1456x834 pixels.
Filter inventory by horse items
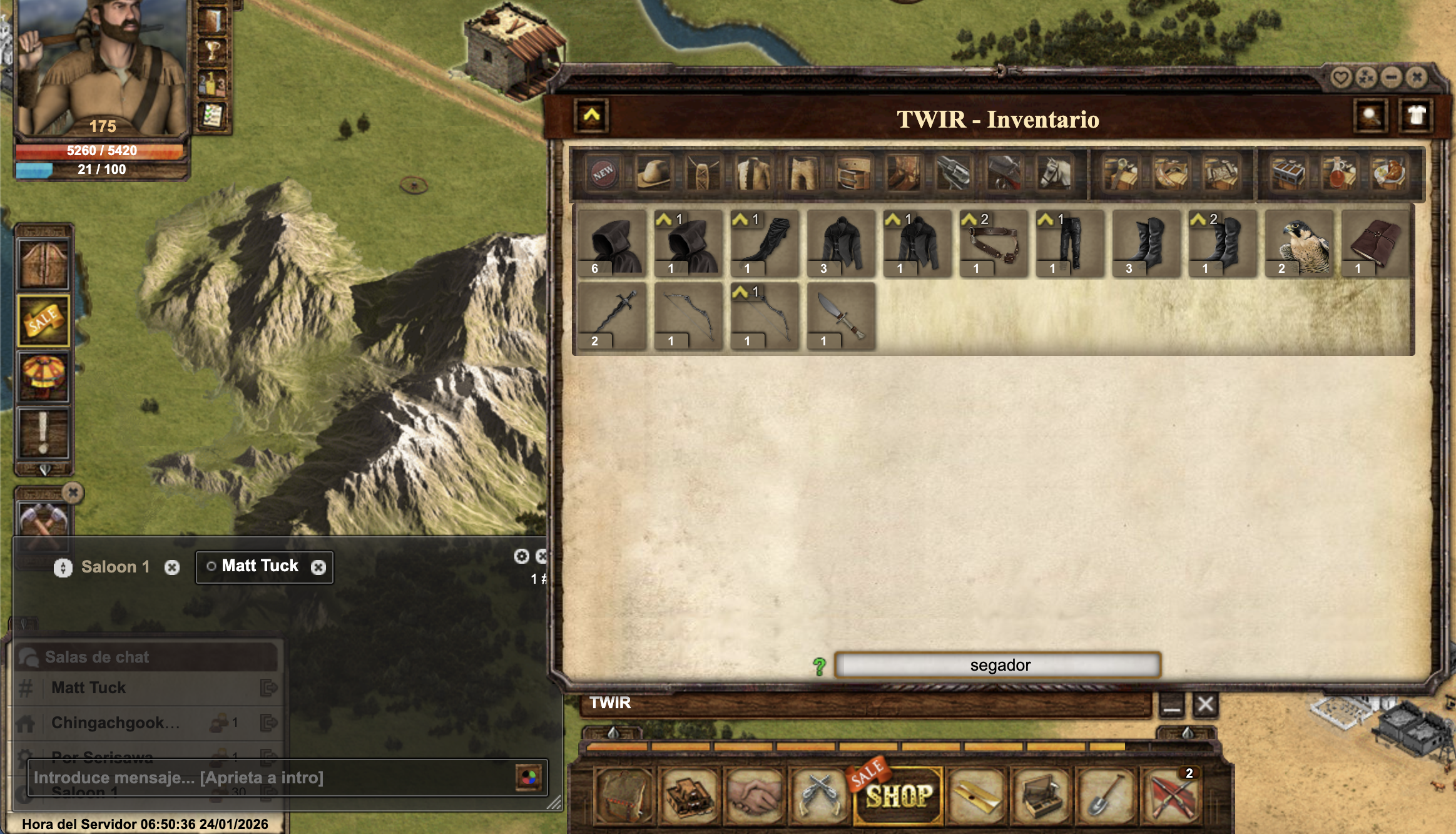tap(1054, 173)
